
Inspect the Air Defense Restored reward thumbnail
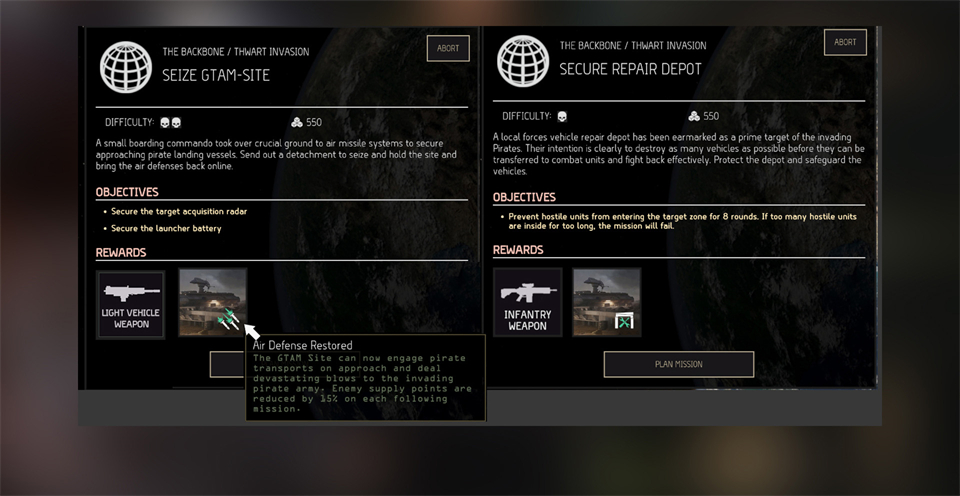click(x=212, y=302)
